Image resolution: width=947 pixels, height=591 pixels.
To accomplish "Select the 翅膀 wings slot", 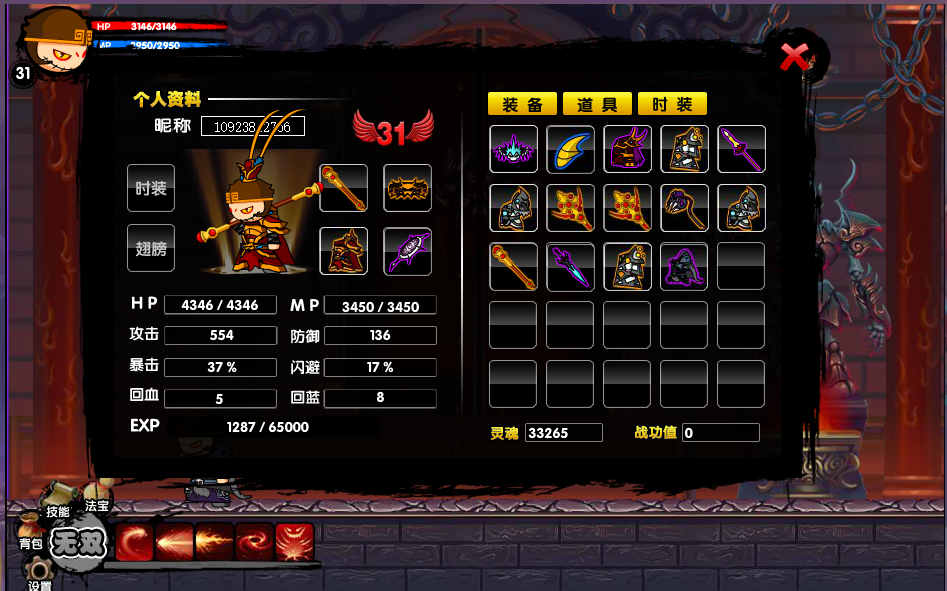I will (151, 249).
